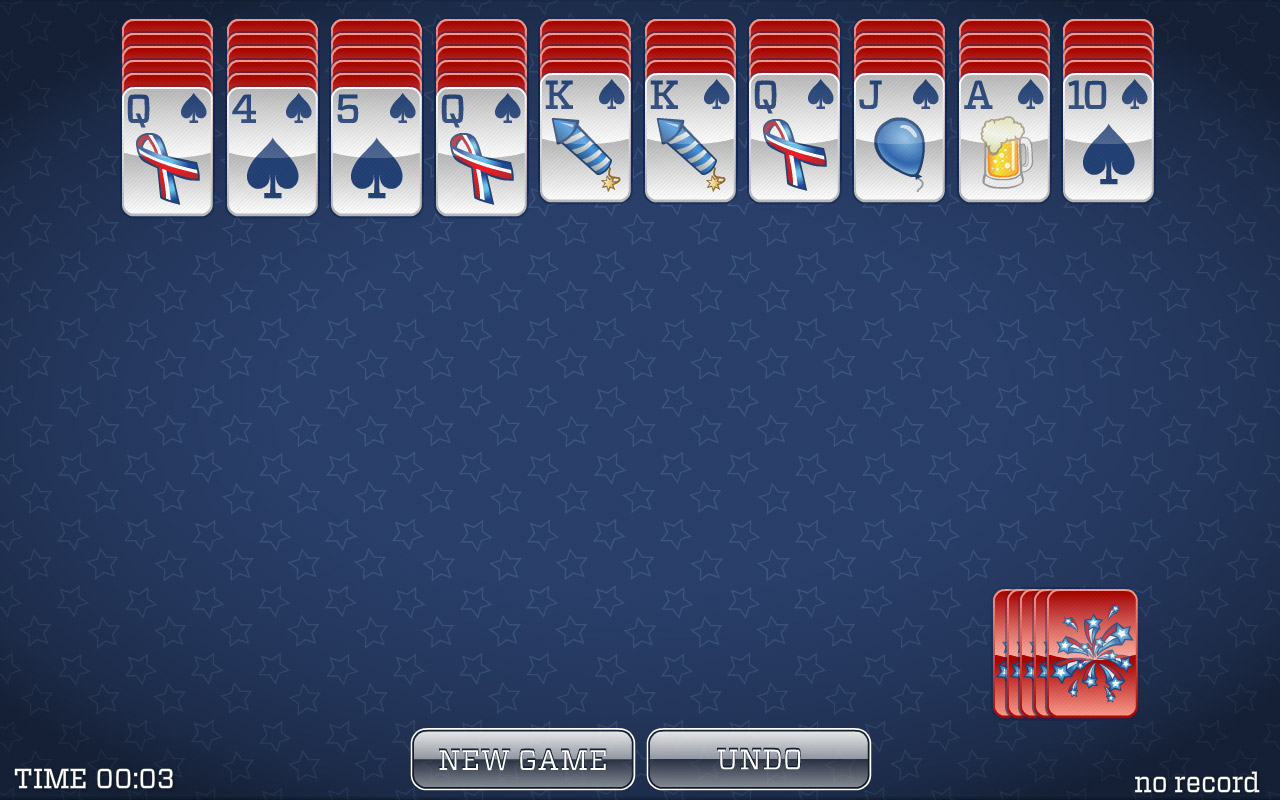Select the Queen with ribbon in column seven

794,150
